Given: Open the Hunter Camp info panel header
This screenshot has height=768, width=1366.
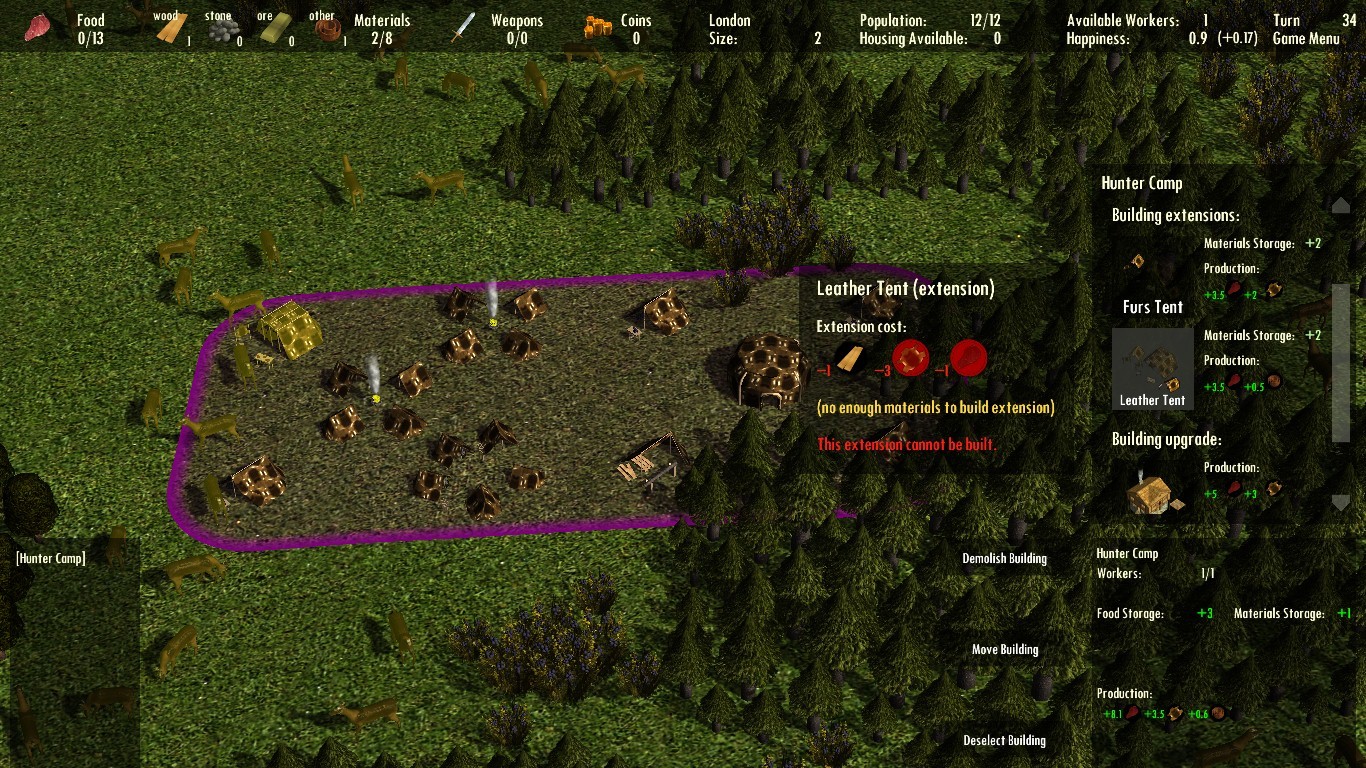Looking at the screenshot, I should point(1141,183).
